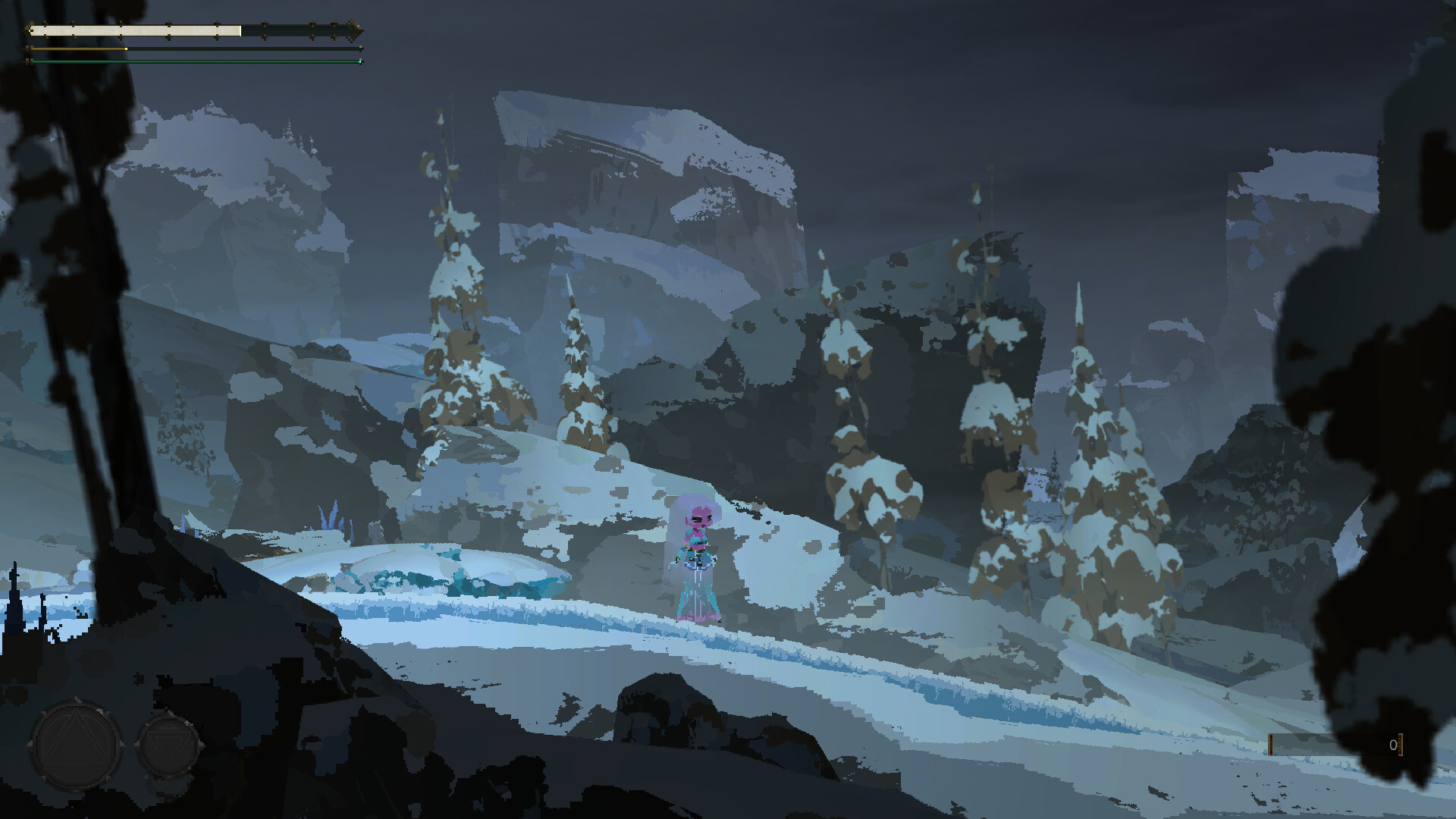The height and width of the screenshot is (819, 1456).
Task: Click the yellow tick at the stamina bar's fill edge
Action: coord(126,49)
